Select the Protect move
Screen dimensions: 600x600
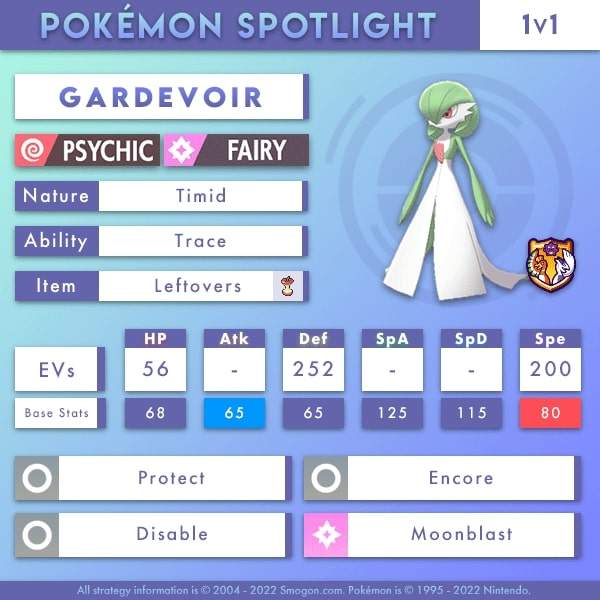171,478
